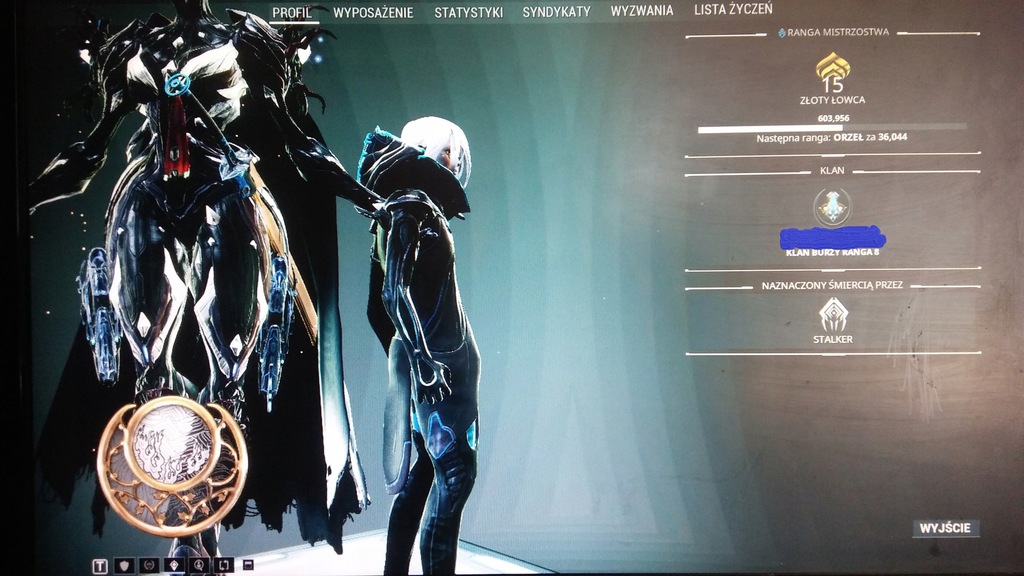Click the swap arrows toolbar icon

[x=224, y=566]
